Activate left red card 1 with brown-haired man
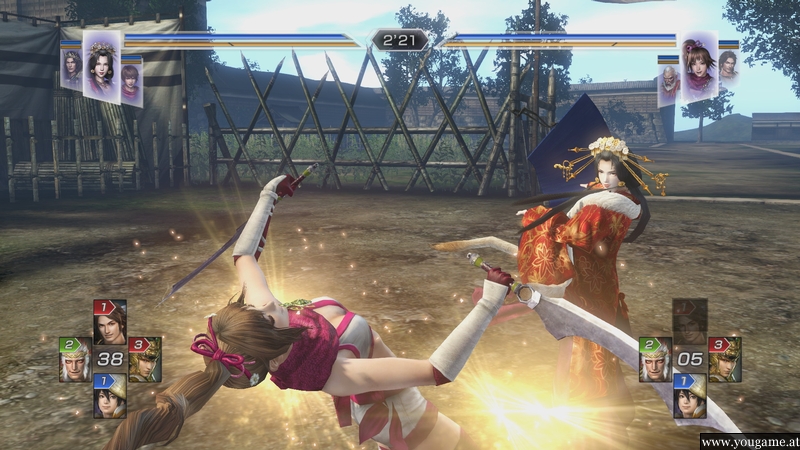800x450 pixels. (x=109, y=322)
